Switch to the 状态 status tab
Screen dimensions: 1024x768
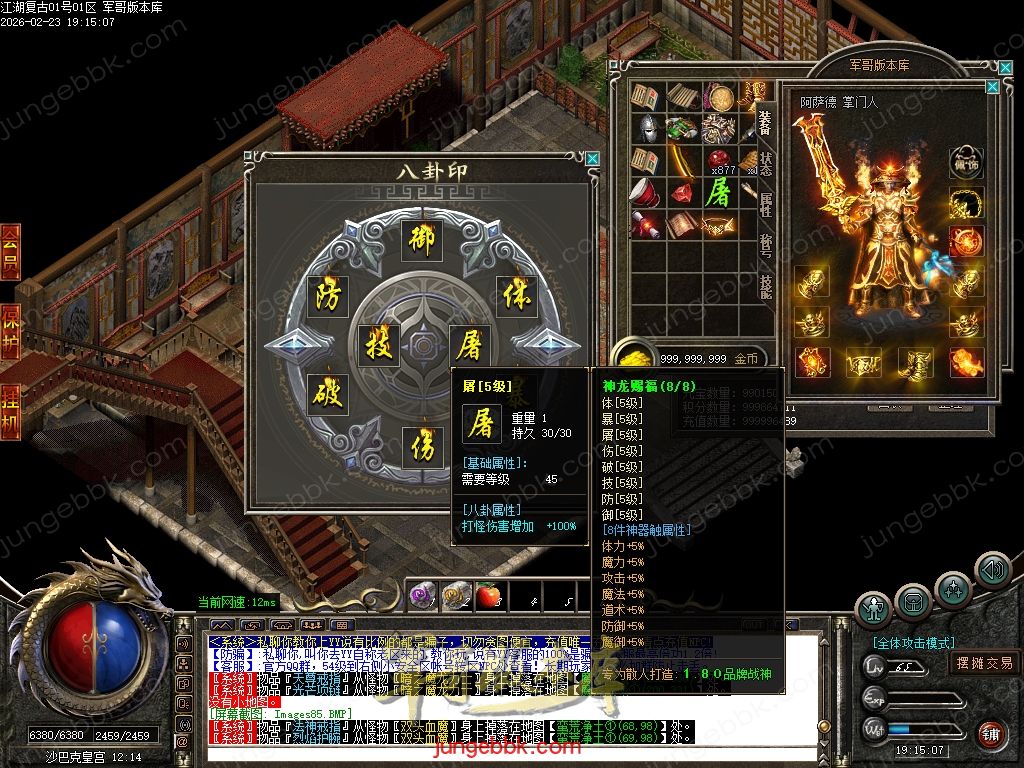[x=765, y=164]
